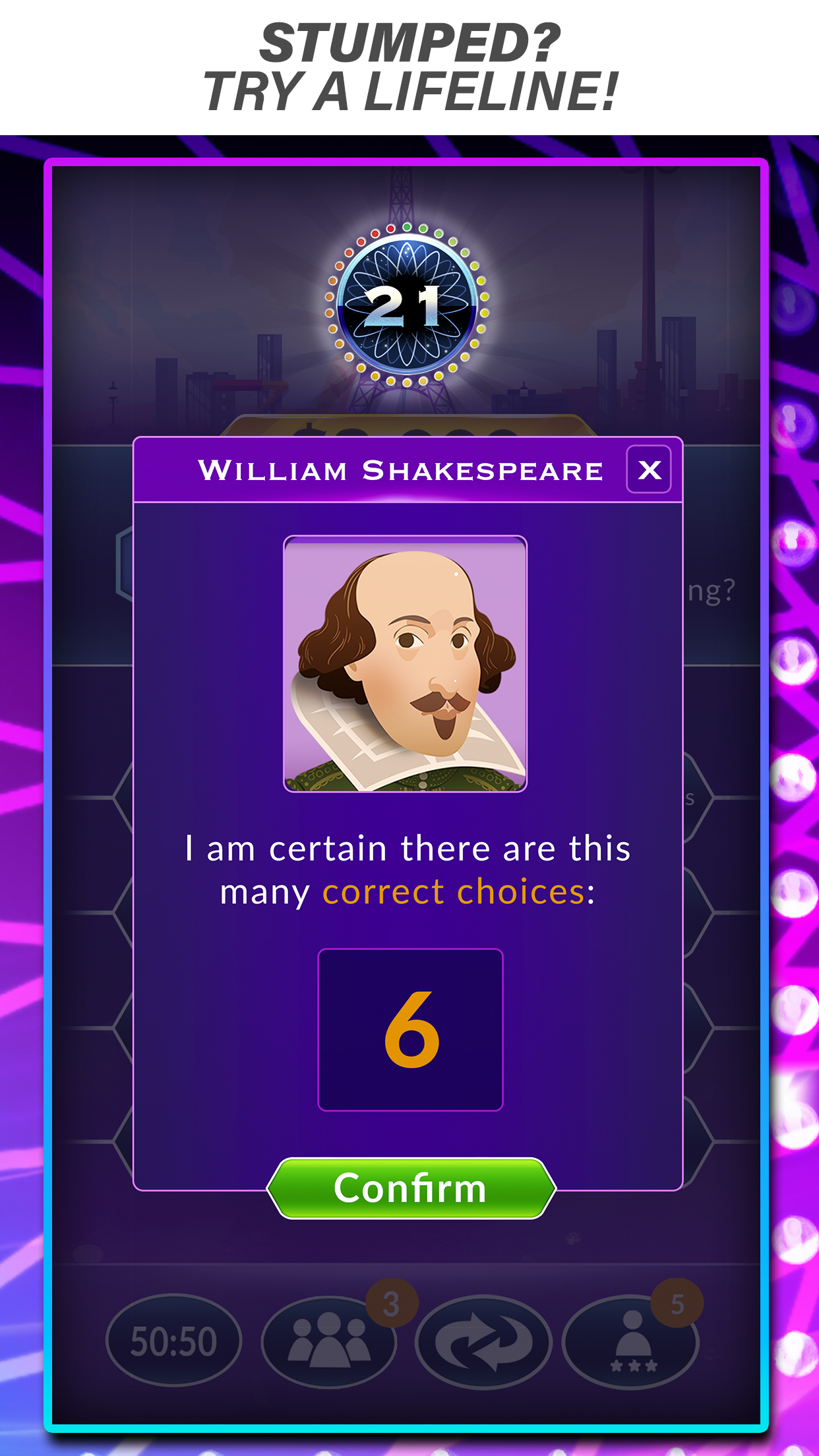Use the 50:50 lifeline
The width and height of the screenshot is (819, 1456).
[173, 1341]
